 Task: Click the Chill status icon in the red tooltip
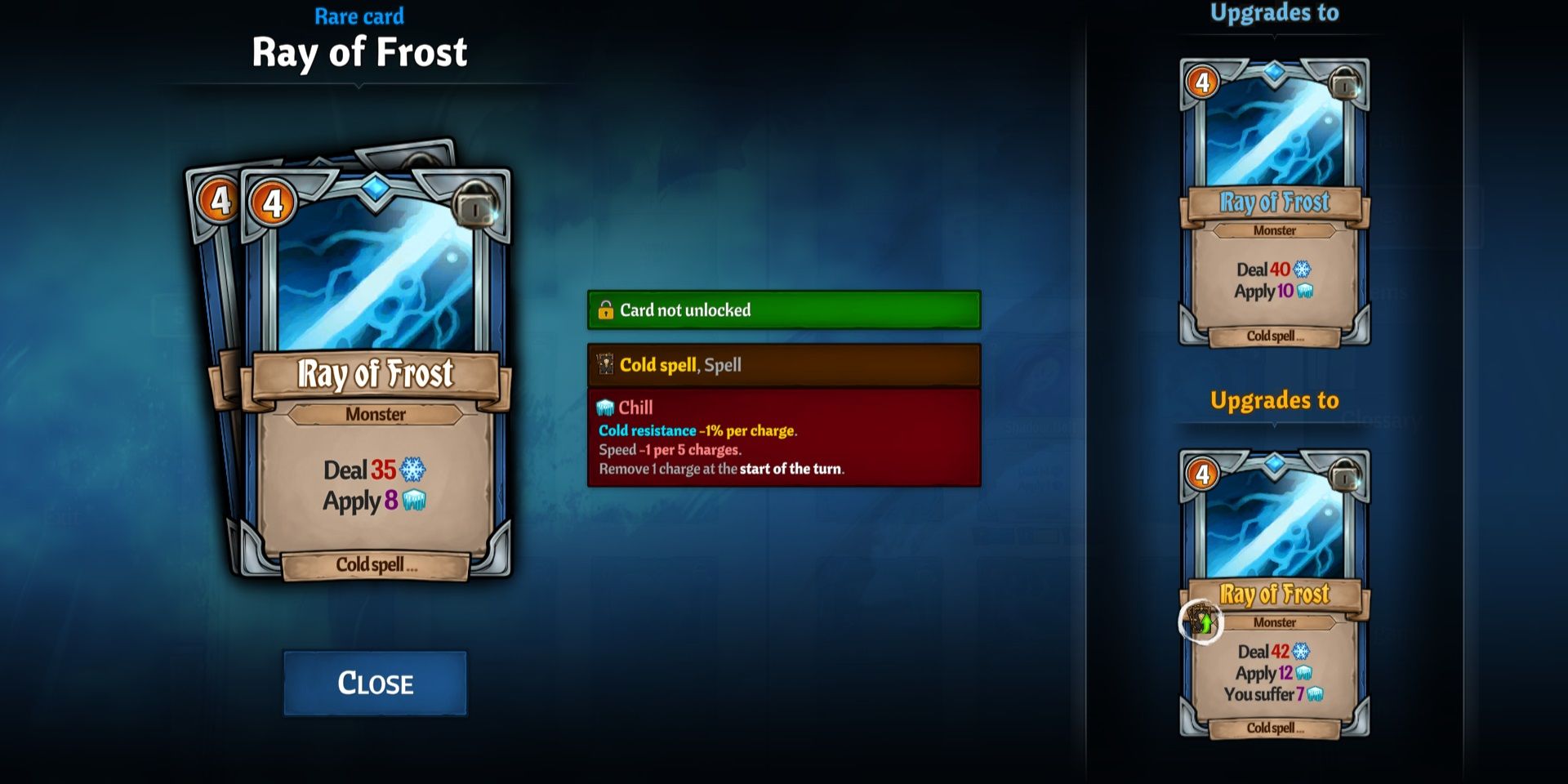[605, 407]
